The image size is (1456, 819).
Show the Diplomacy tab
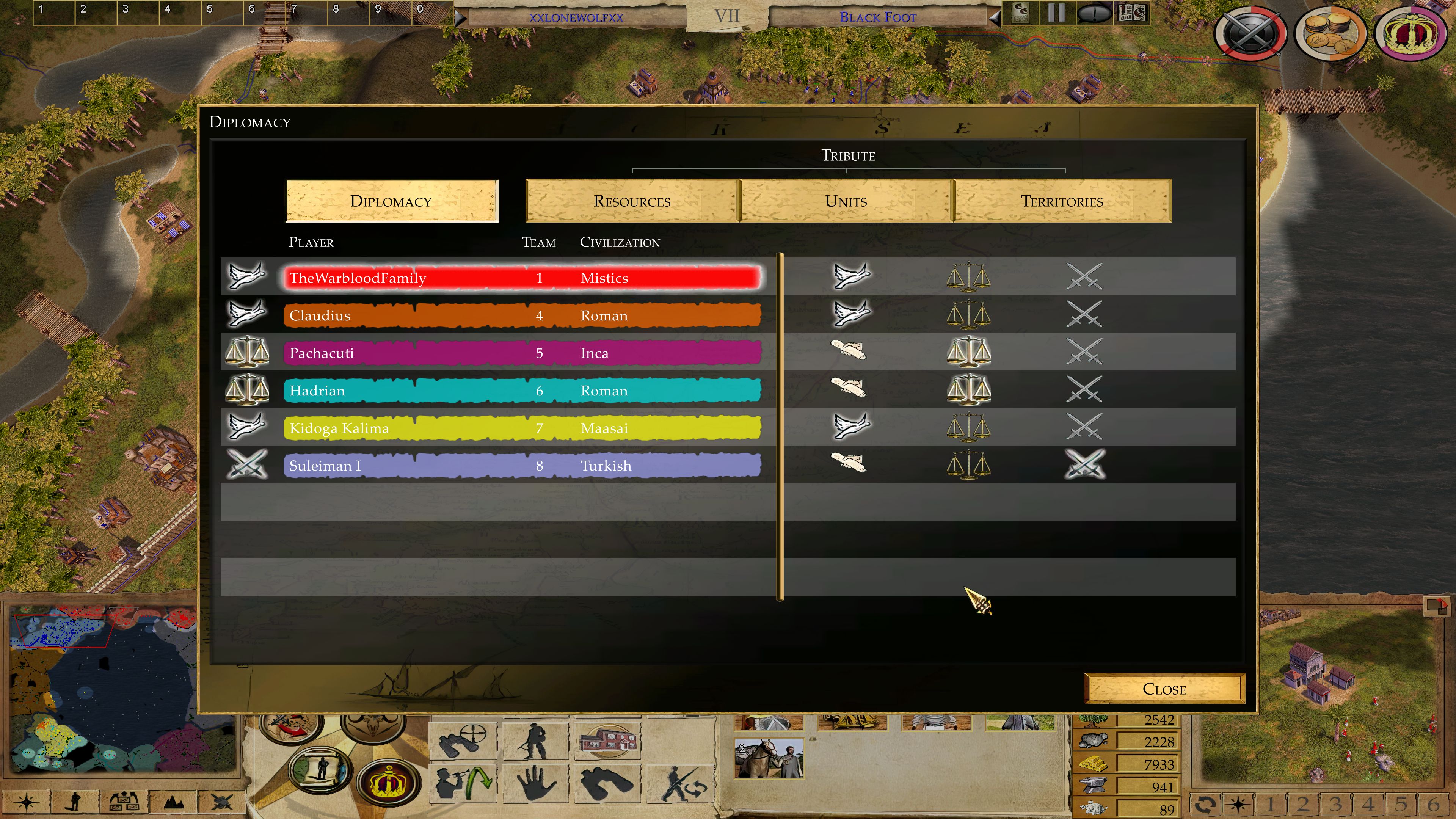click(391, 201)
